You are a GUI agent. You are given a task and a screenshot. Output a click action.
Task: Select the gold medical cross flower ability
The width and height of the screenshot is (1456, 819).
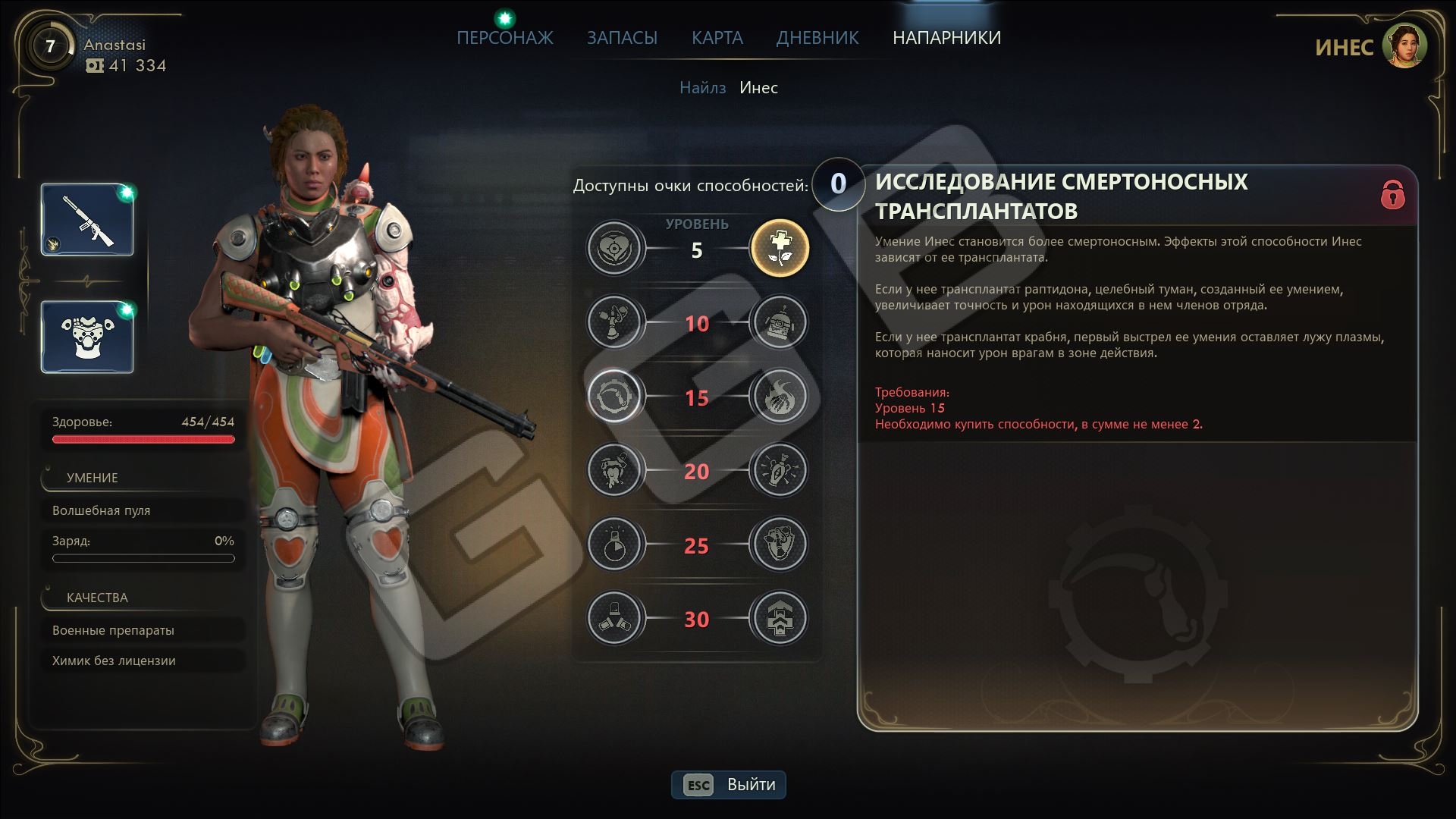click(x=779, y=249)
